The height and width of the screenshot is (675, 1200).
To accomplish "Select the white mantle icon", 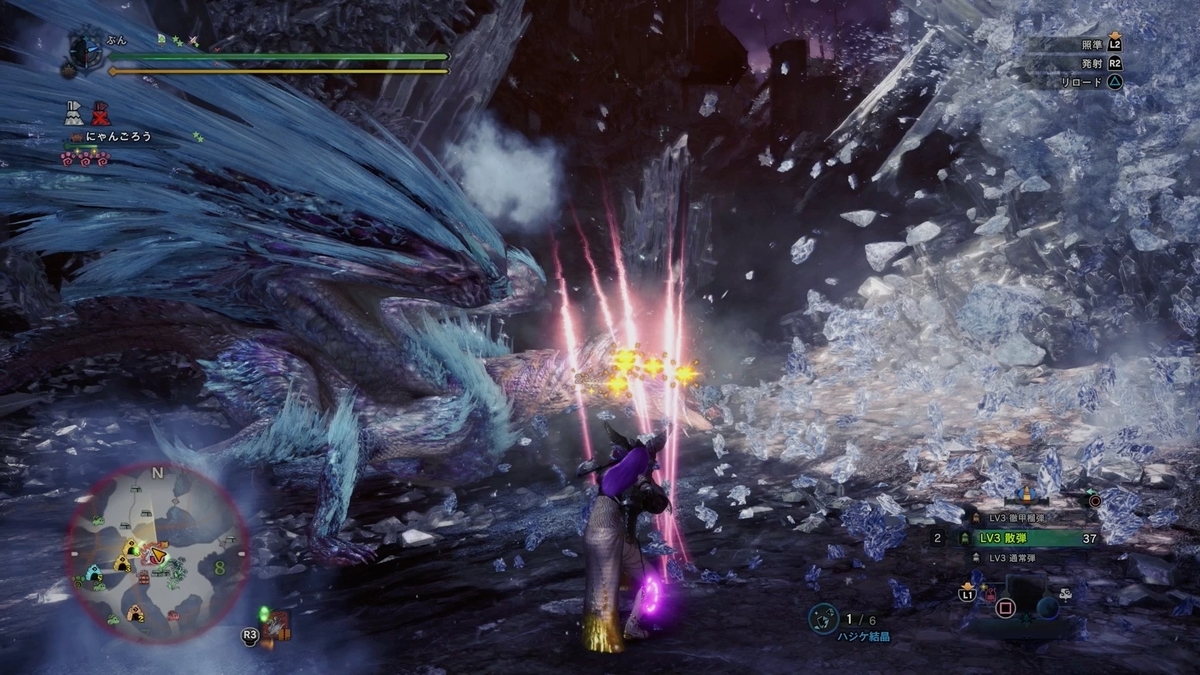I will [73, 113].
